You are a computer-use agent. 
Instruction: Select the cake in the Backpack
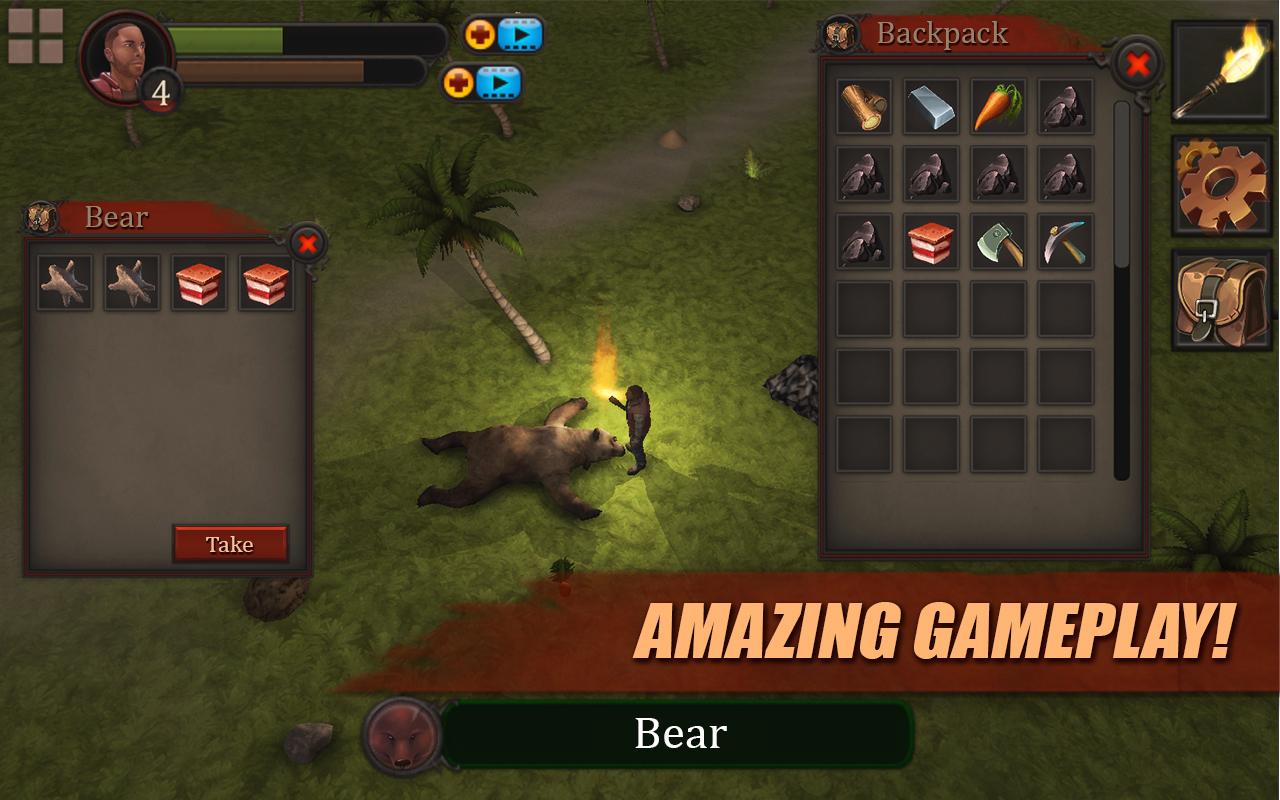click(x=930, y=243)
